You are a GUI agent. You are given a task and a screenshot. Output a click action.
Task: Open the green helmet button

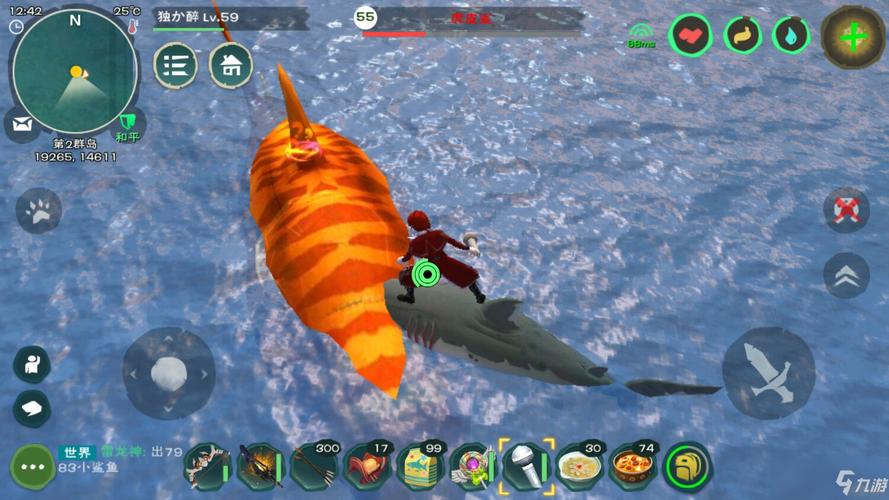click(x=688, y=467)
